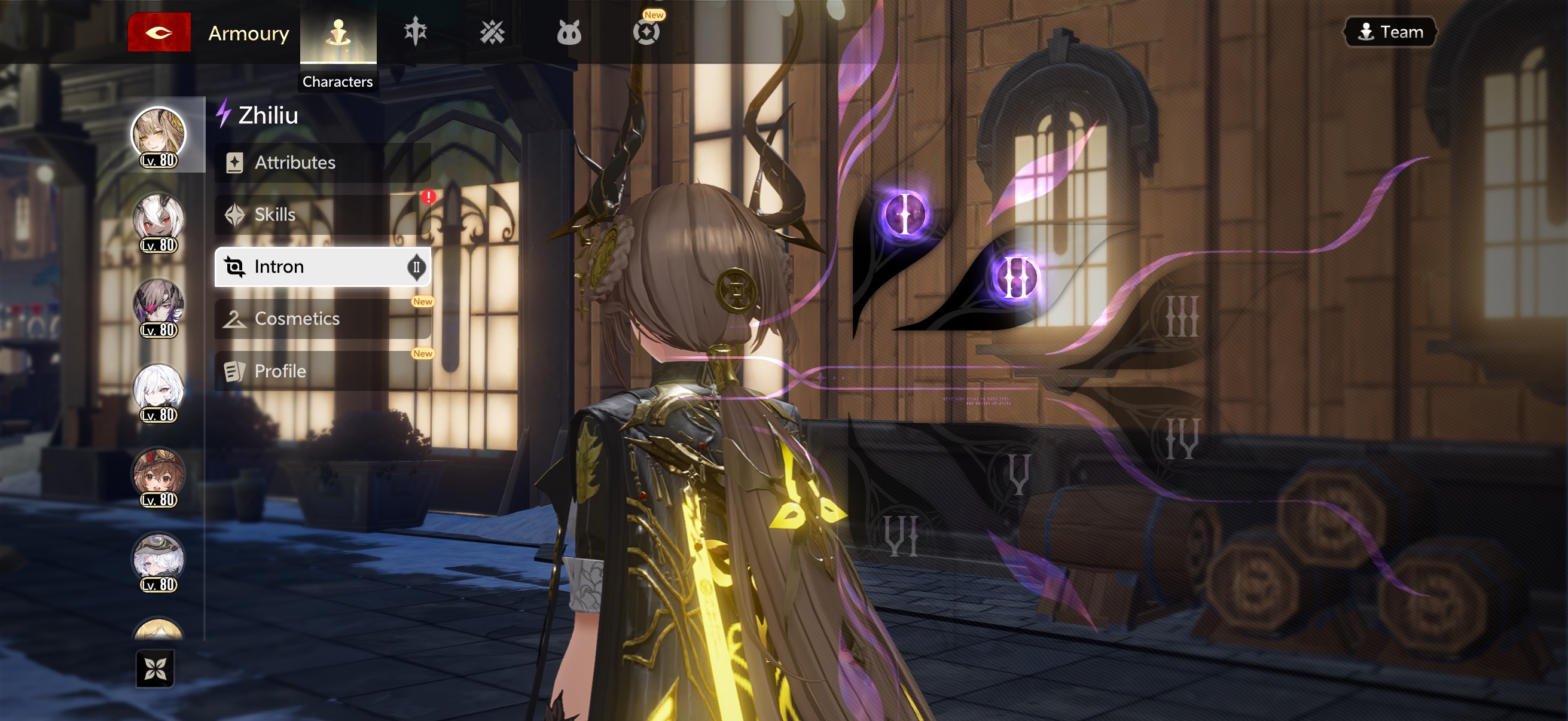Select the Intron menu entry

click(322, 267)
